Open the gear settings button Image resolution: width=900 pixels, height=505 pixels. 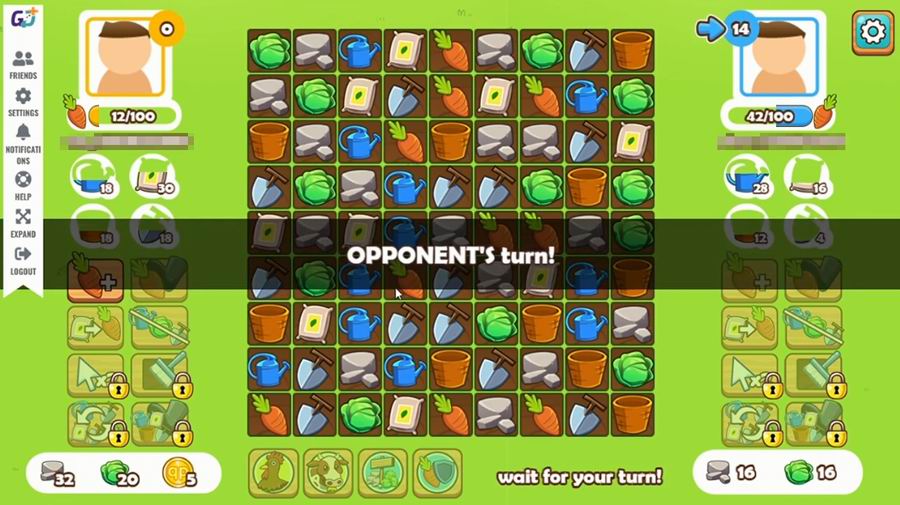[873, 33]
